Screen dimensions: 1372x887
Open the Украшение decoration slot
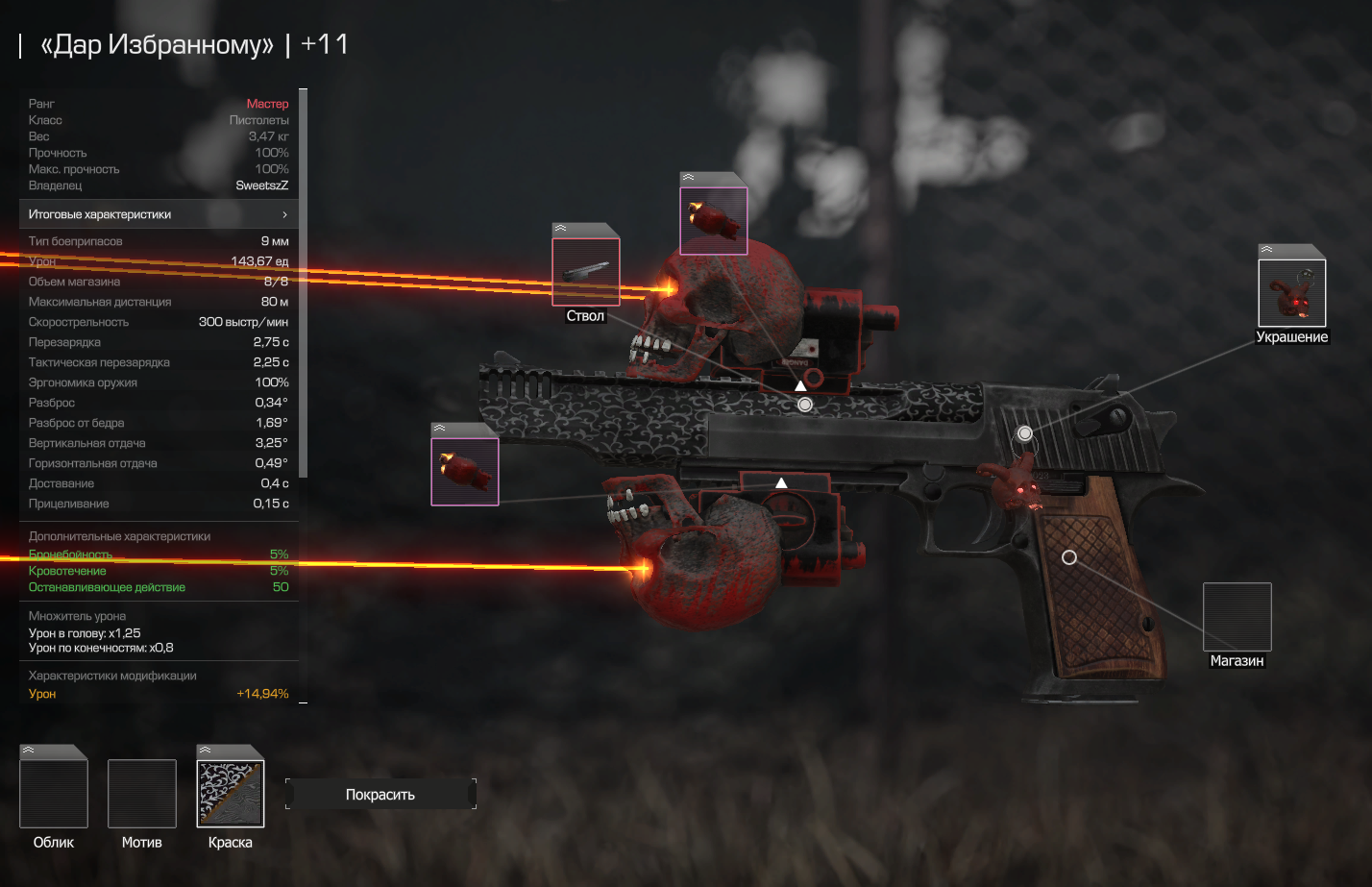[1292, 292]
